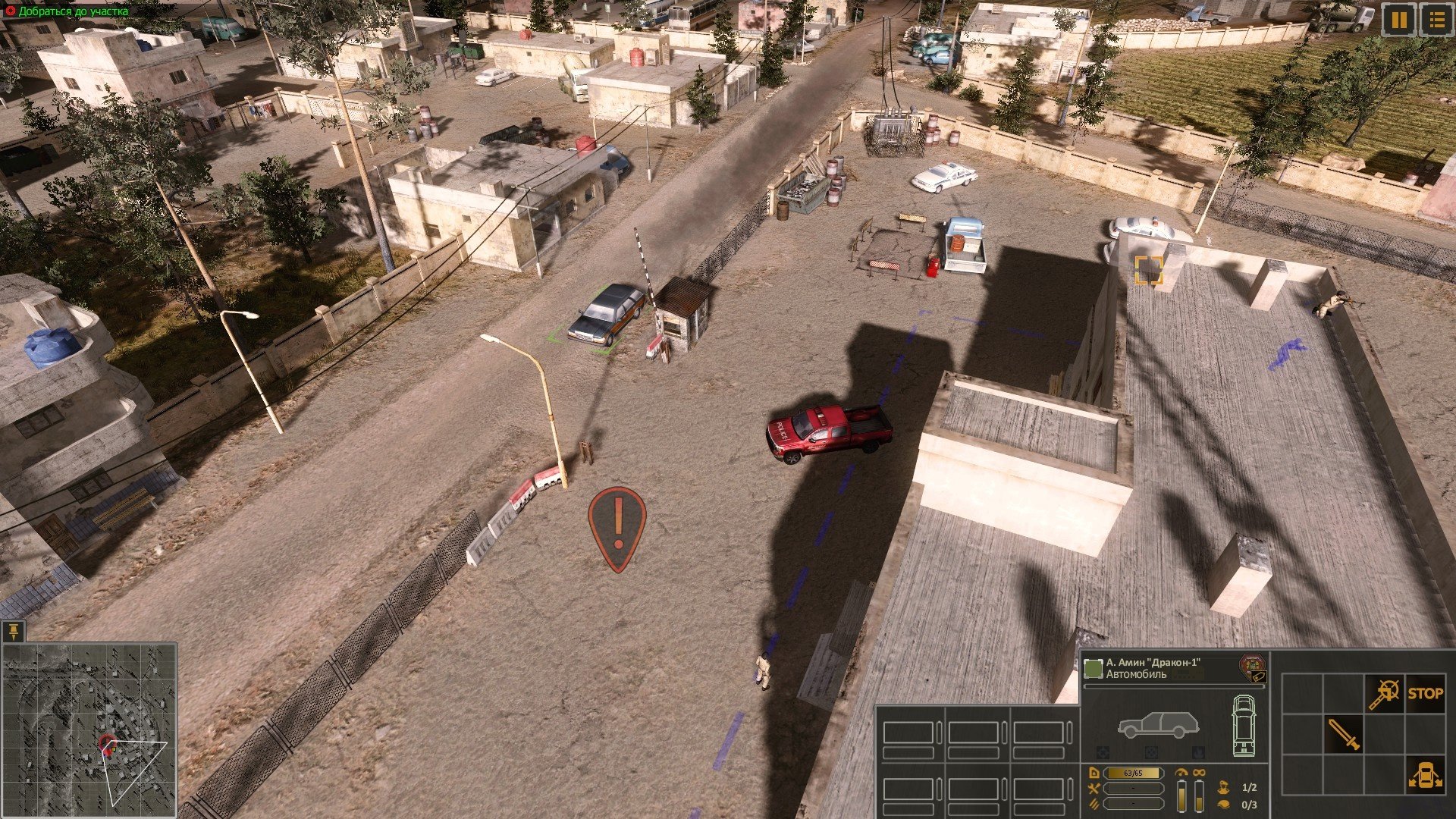Image resolution: width=1456 pixels, height=819 pixels.
Task: Click the unit faction emblem badge
Action: click(x=1252, y=667)
